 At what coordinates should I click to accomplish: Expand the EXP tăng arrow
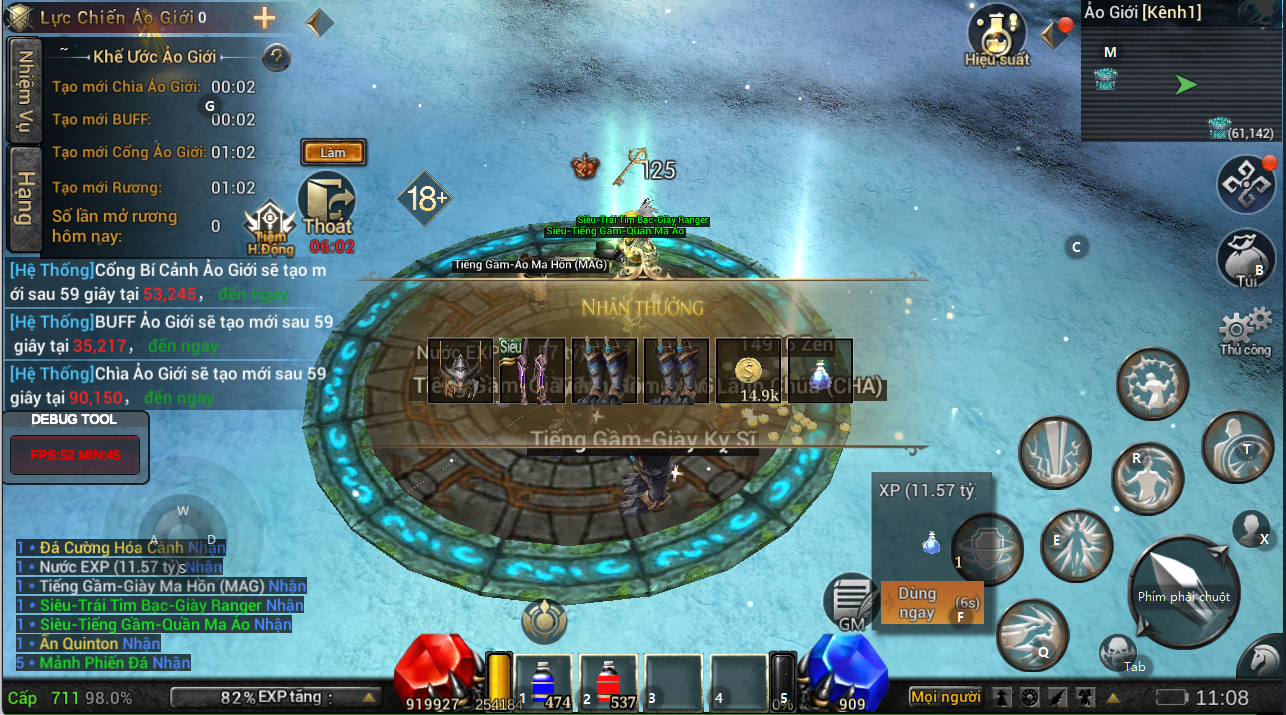(369, 697)
